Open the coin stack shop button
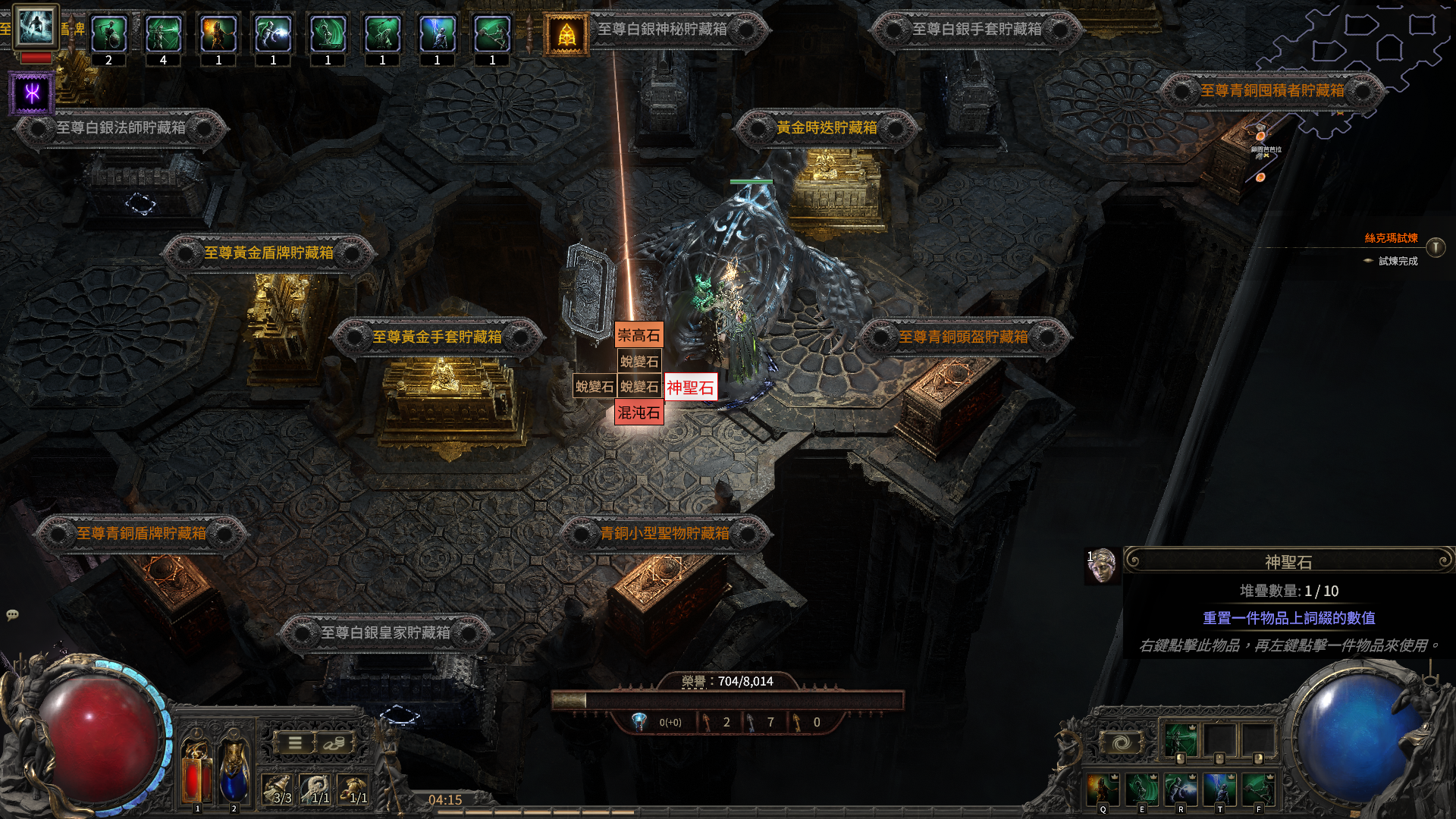 coord(334,743)
